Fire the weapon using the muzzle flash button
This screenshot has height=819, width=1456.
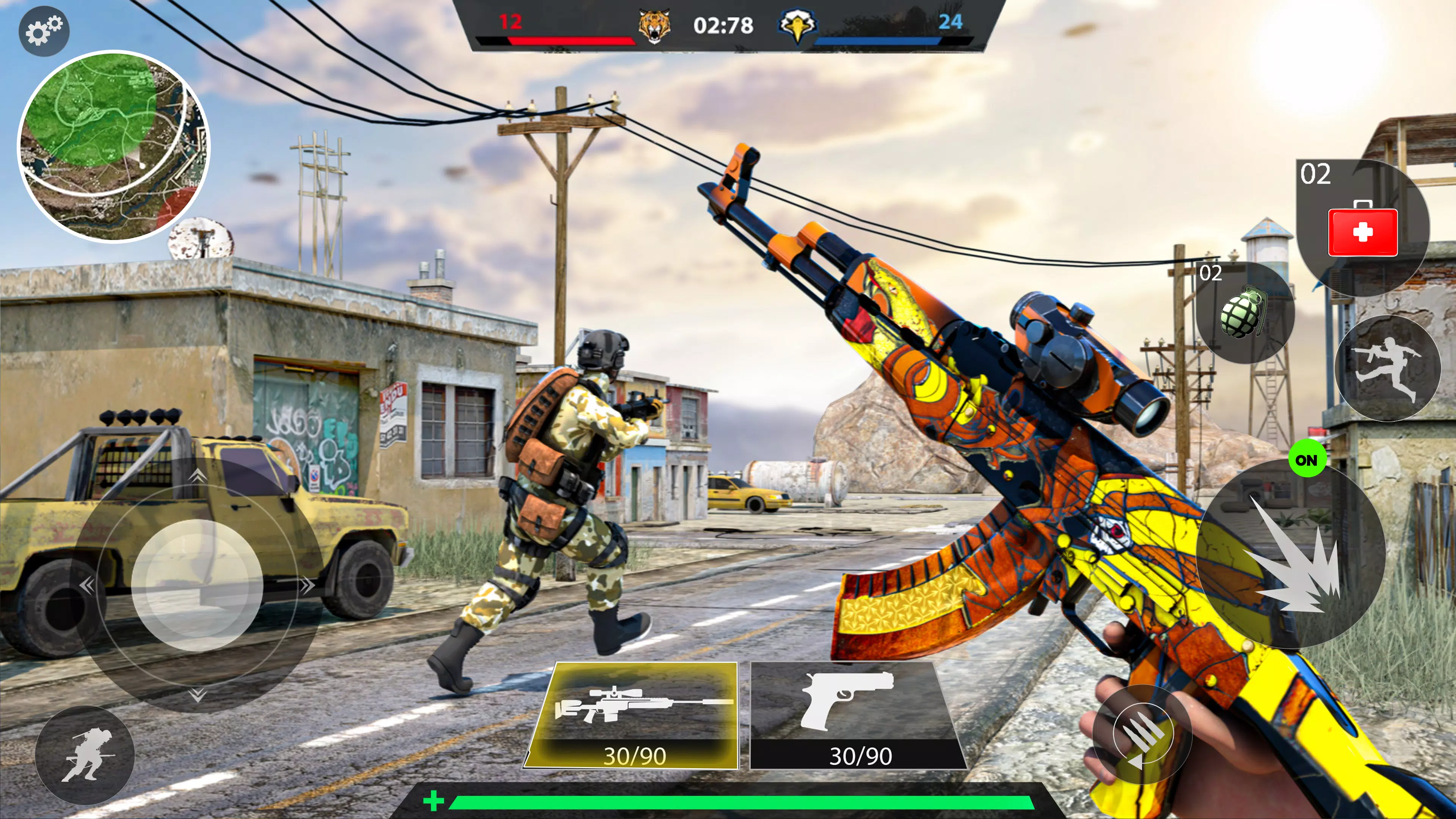click(x=1292, y=553)
